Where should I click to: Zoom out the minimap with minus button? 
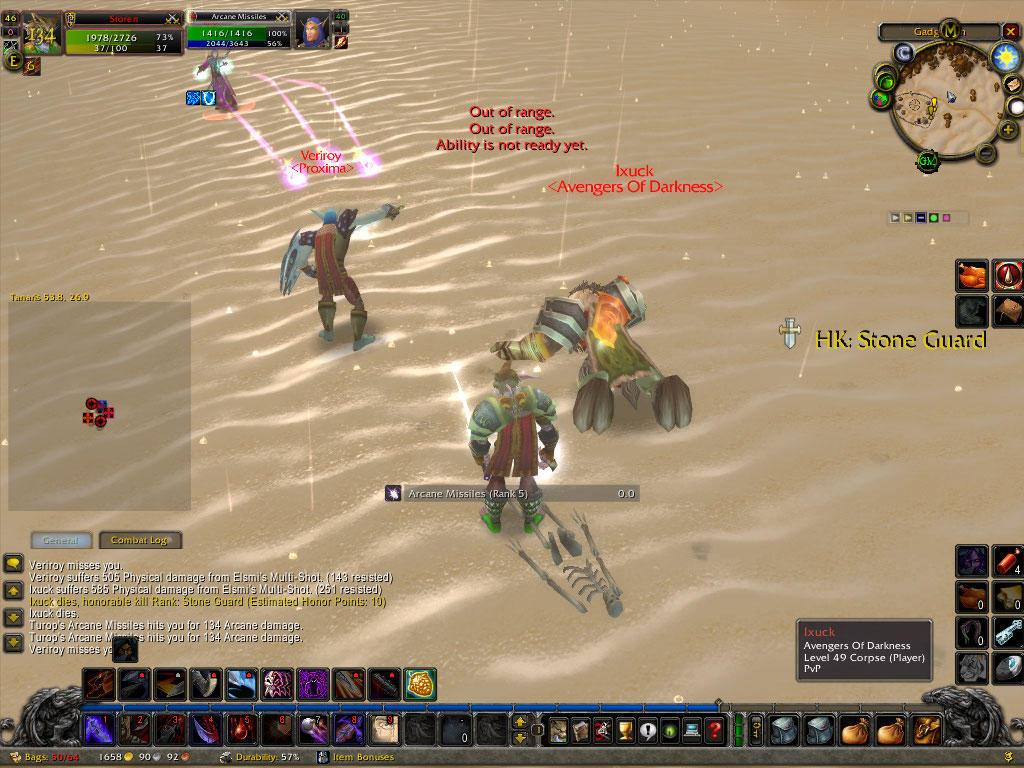coord(985,154)
